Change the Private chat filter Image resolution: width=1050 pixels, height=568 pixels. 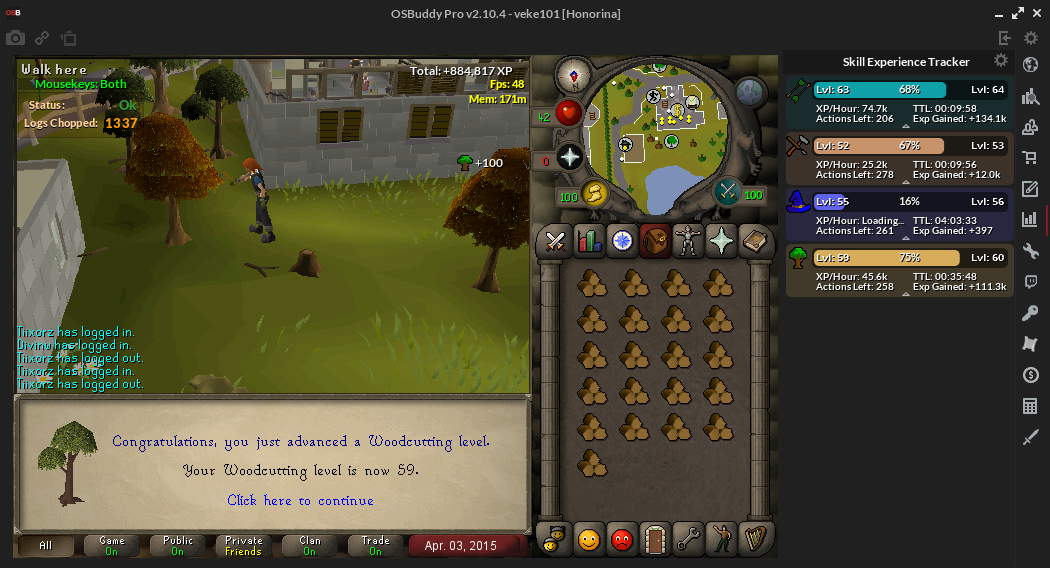(243, 546)
